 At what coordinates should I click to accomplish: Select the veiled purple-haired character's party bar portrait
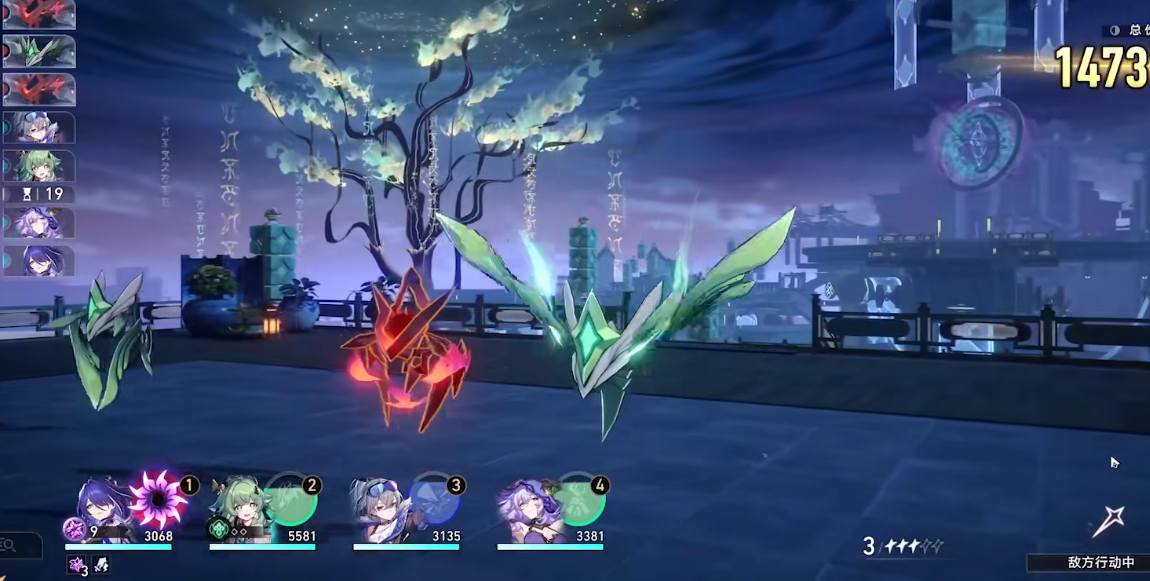(x=528, y=508)
